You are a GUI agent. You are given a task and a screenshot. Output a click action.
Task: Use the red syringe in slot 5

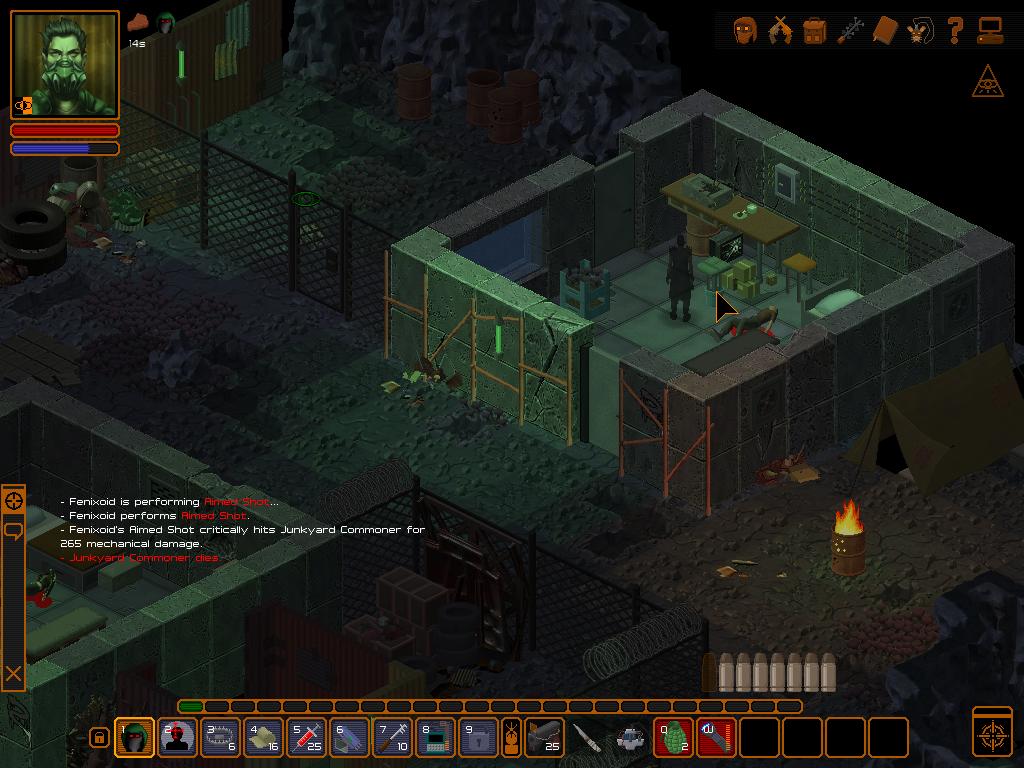click(x=307, y=738)
